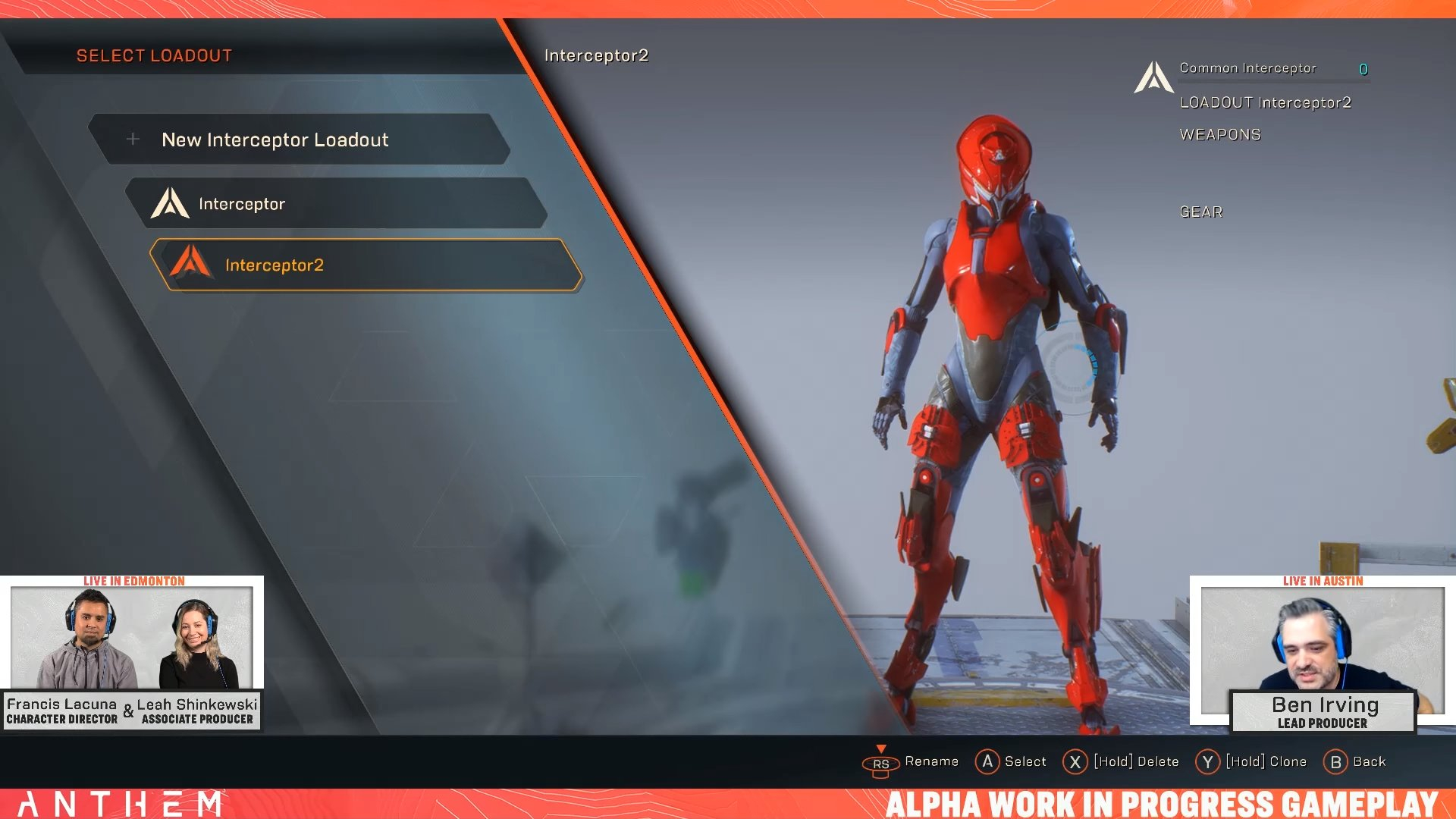Expand the GEAR section
Viewport: 1456px width, 819px height.
pos(1200,212)
